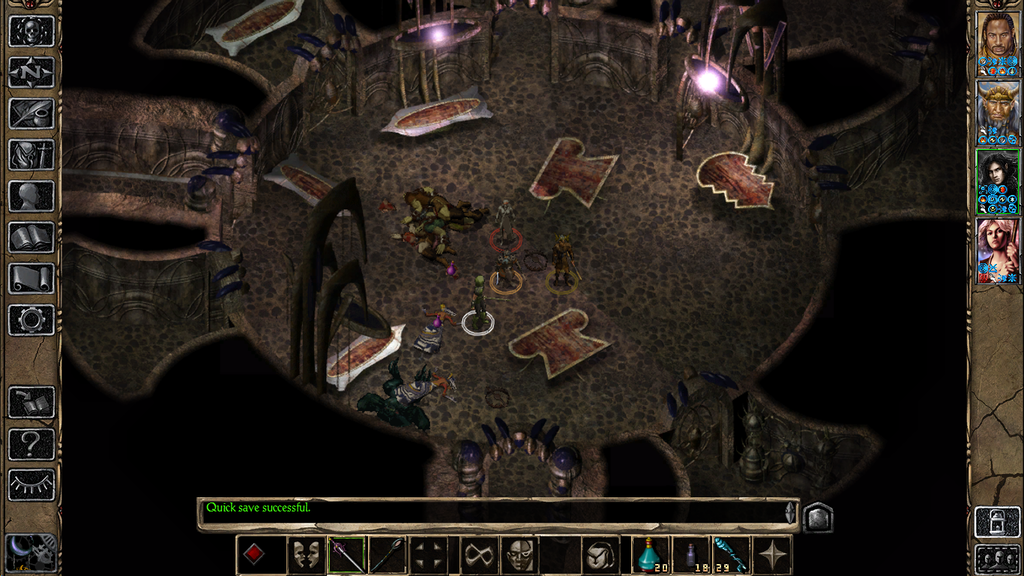Screen dimensions: 1024x576
Task: Open the area map with the compass button
Action: pyautogui.click(x=31, y=72)
